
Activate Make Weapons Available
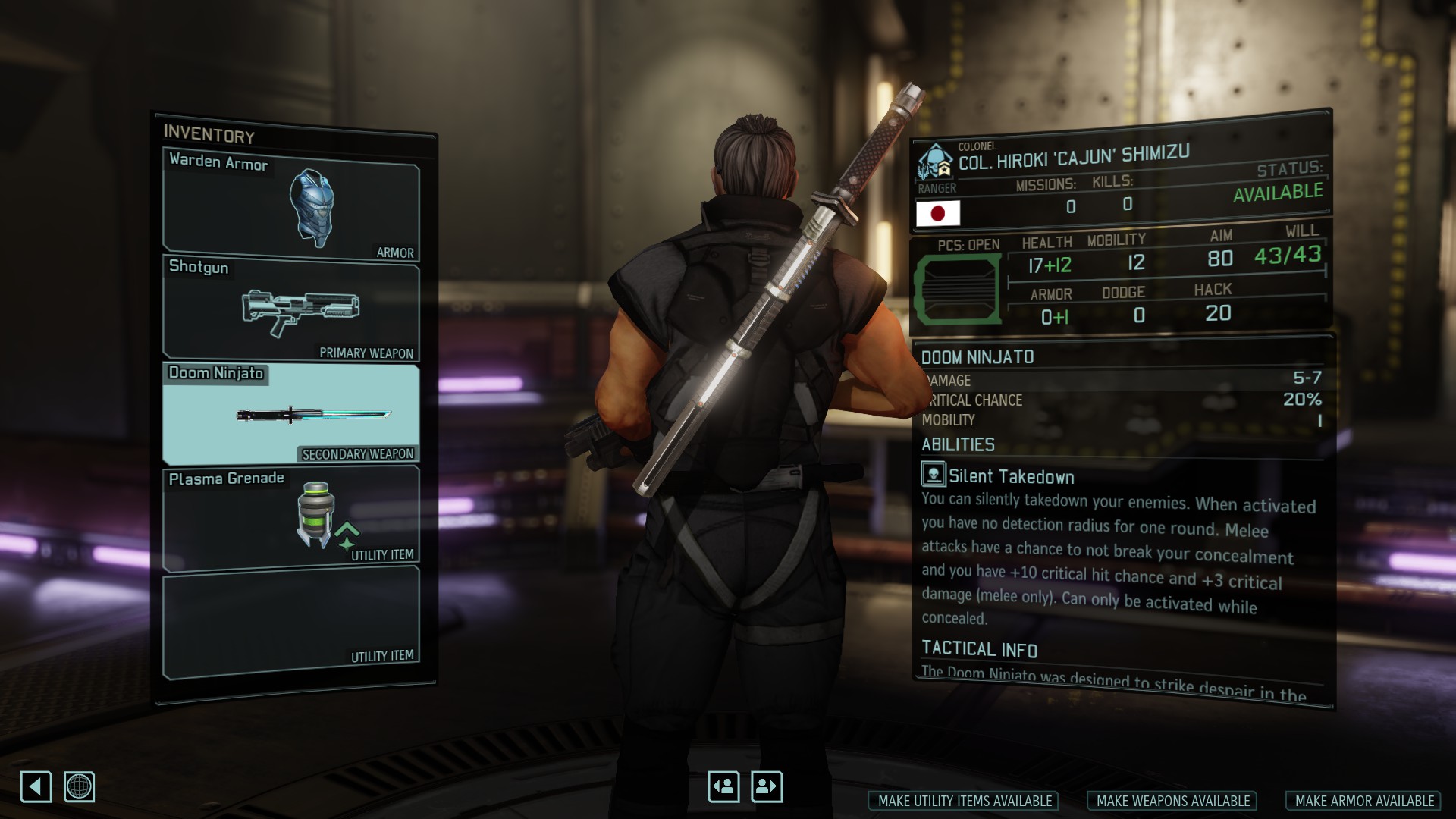[1172, 801]
